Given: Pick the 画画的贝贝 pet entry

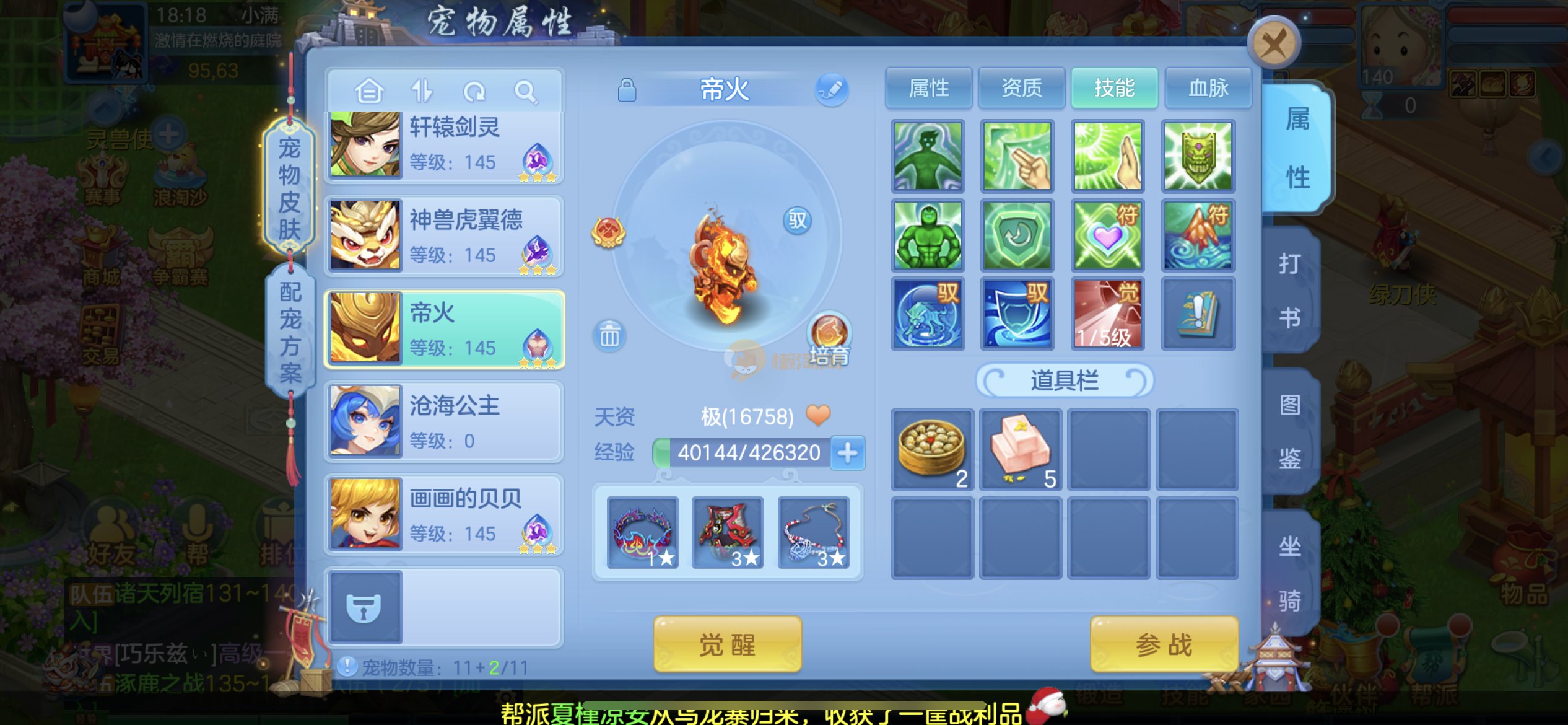Looking at the screenshot, I should click(445, 514).
